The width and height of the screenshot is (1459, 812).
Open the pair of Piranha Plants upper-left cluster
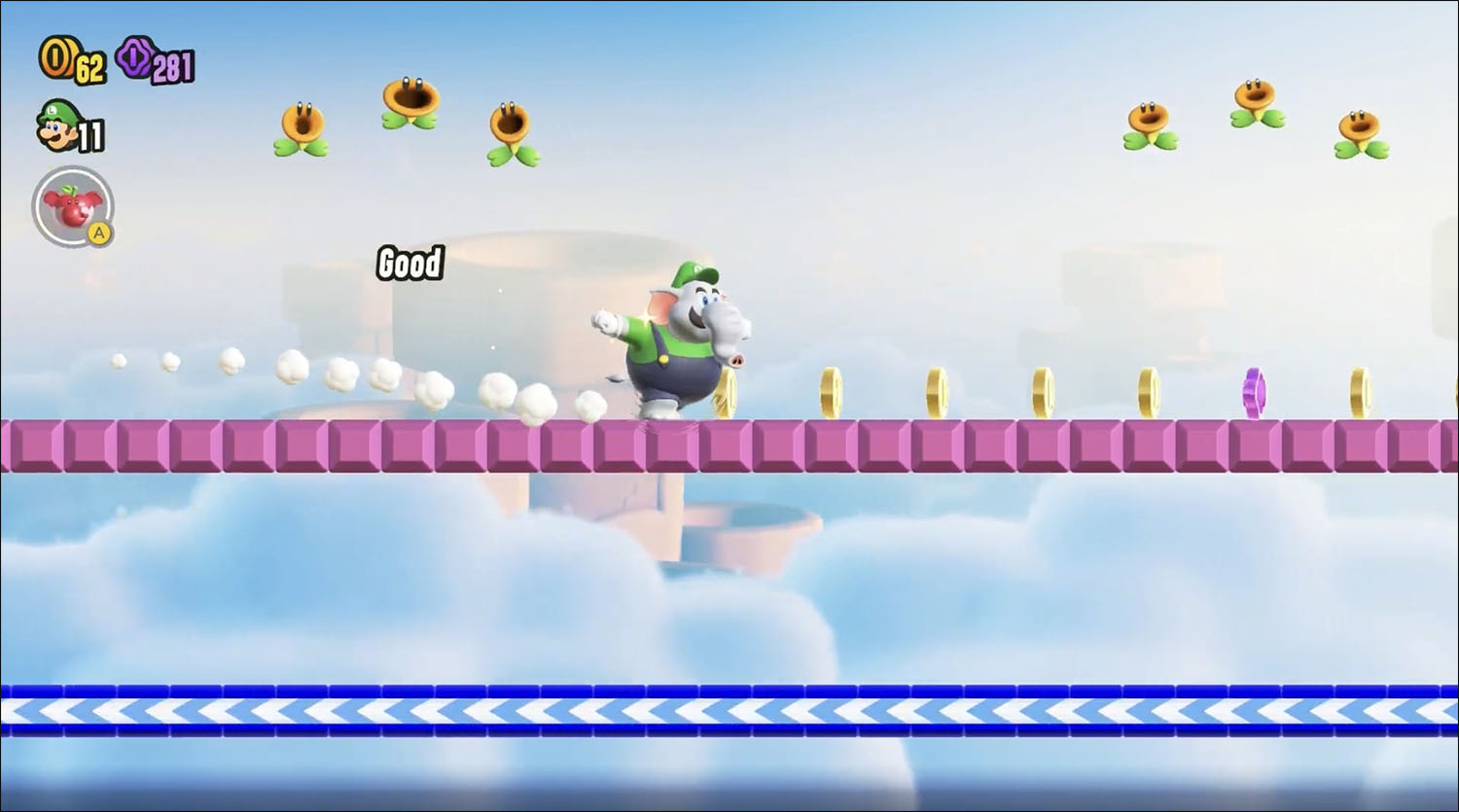tap(409, 102)
